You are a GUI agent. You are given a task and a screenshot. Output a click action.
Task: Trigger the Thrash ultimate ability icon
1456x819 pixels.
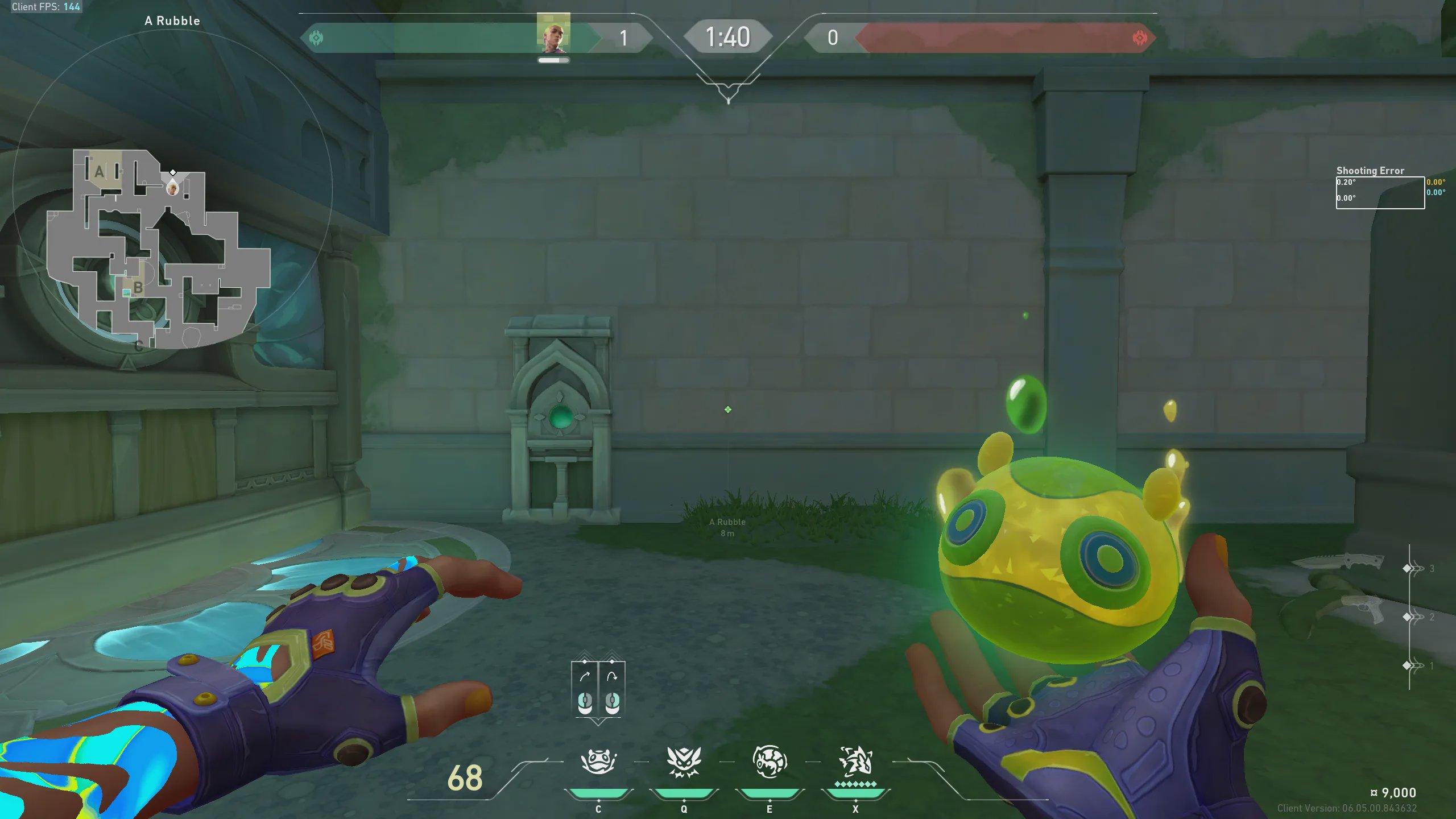(x=855, y=761)
